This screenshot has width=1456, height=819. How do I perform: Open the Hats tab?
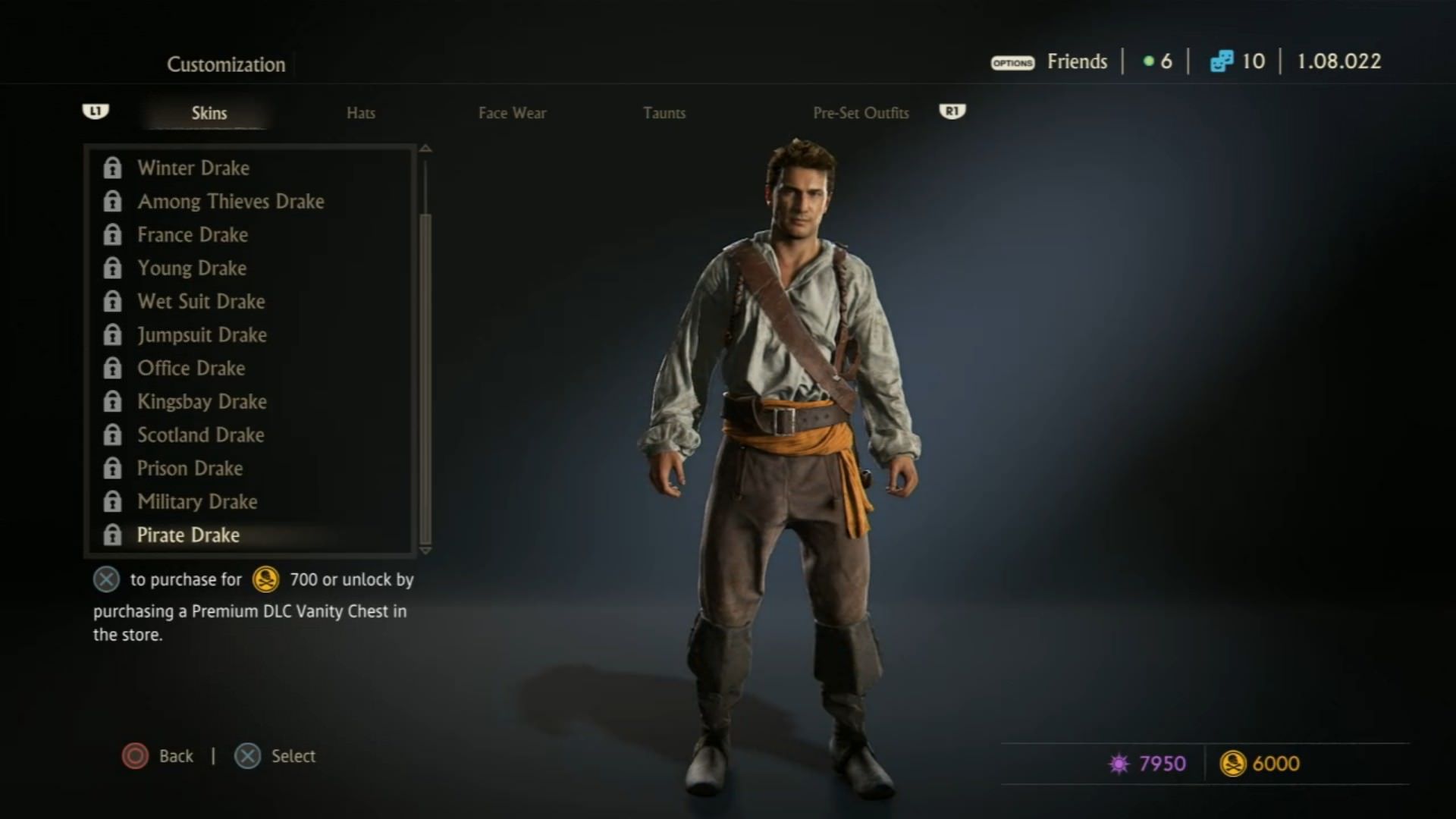tap(361, 113)
